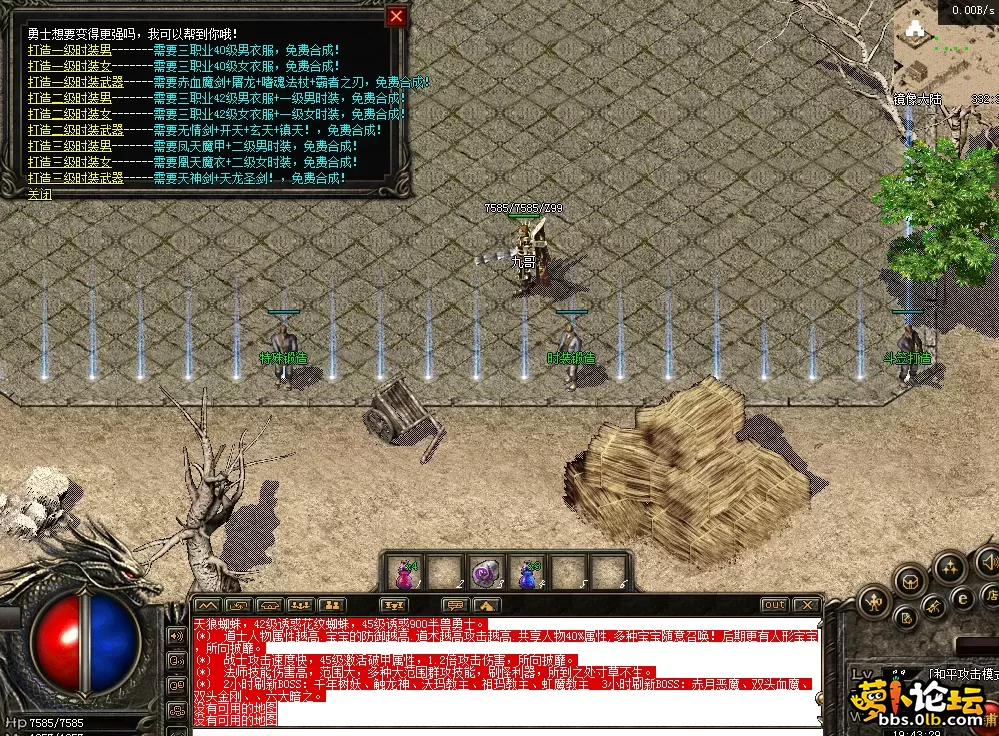Choose 打造一级时装男 option
The height and width of the screenshot is (736, 999).
70,49
